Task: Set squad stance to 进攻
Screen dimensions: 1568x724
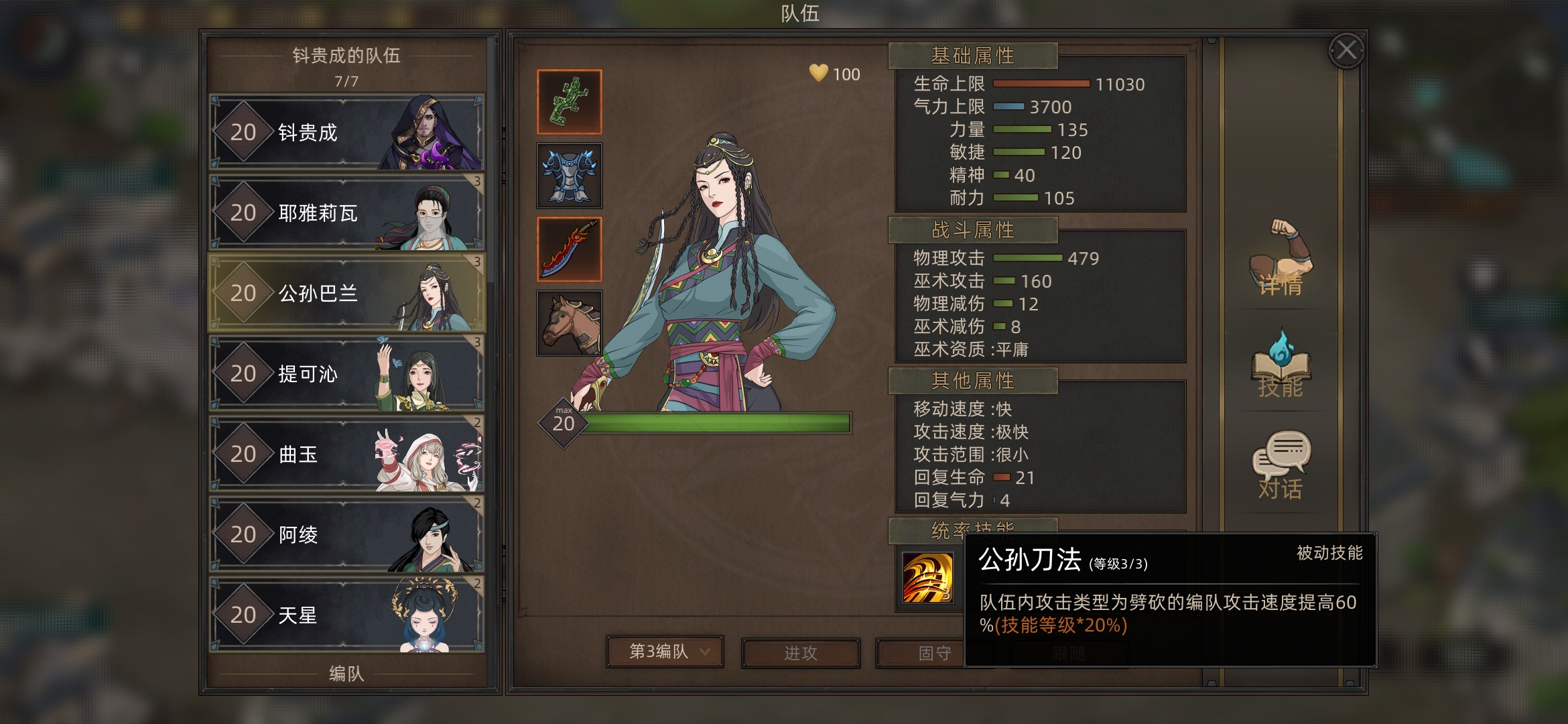Action: [800, 653]
